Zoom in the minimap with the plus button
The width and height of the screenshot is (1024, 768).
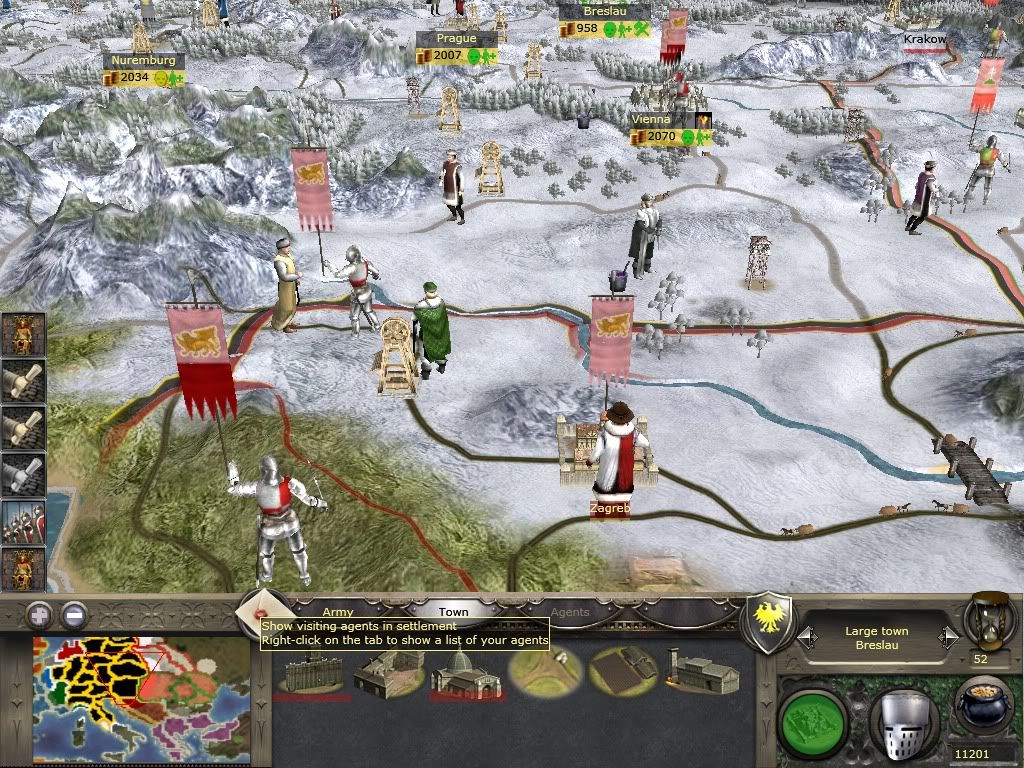39,614
